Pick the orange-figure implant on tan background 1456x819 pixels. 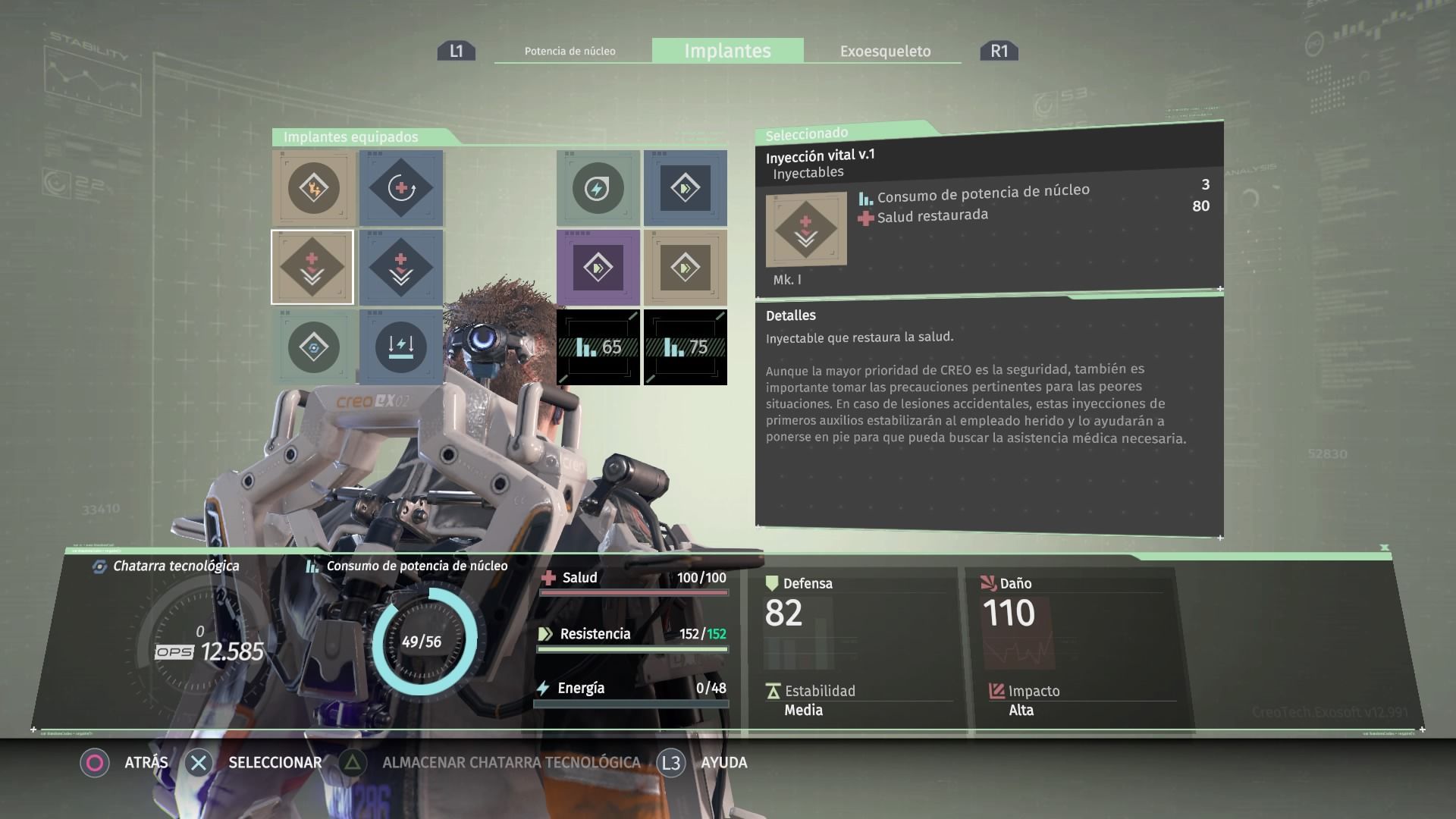click(313, 188)
